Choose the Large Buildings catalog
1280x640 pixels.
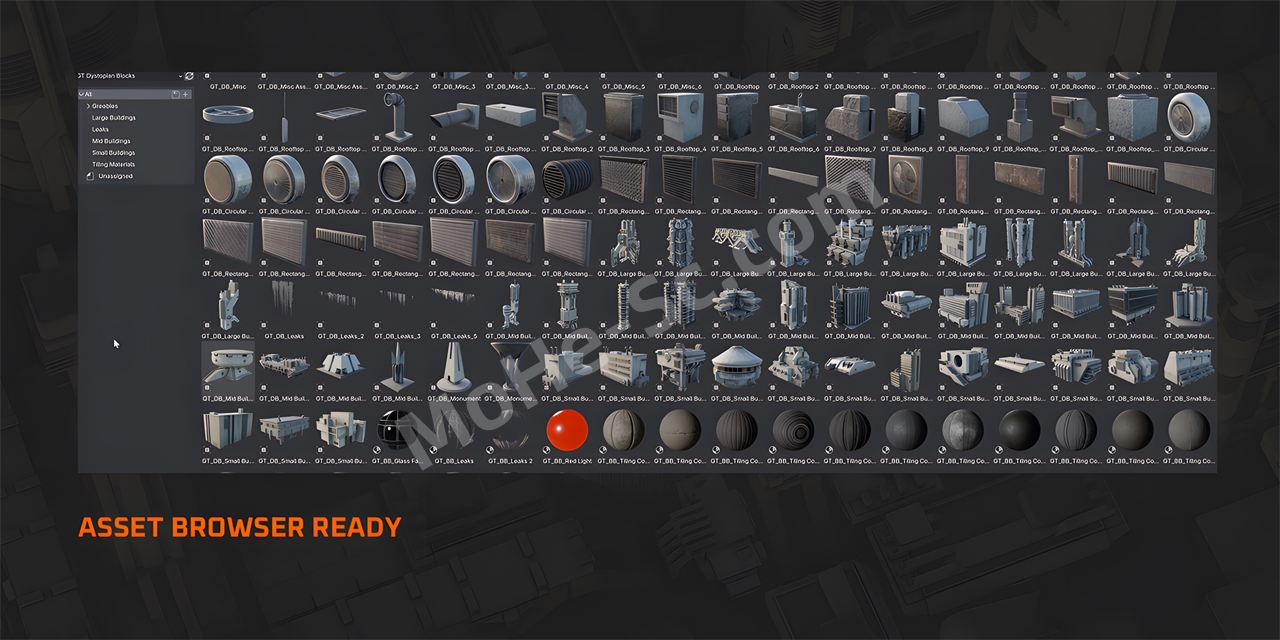tap(114, 118)
